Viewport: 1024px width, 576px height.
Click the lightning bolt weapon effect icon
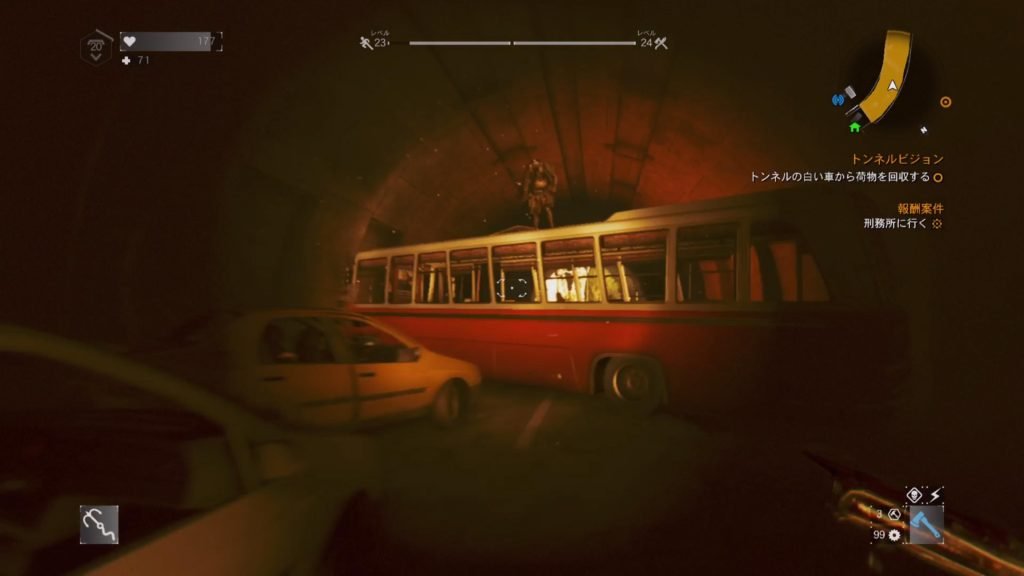click(x=936, y=494)
